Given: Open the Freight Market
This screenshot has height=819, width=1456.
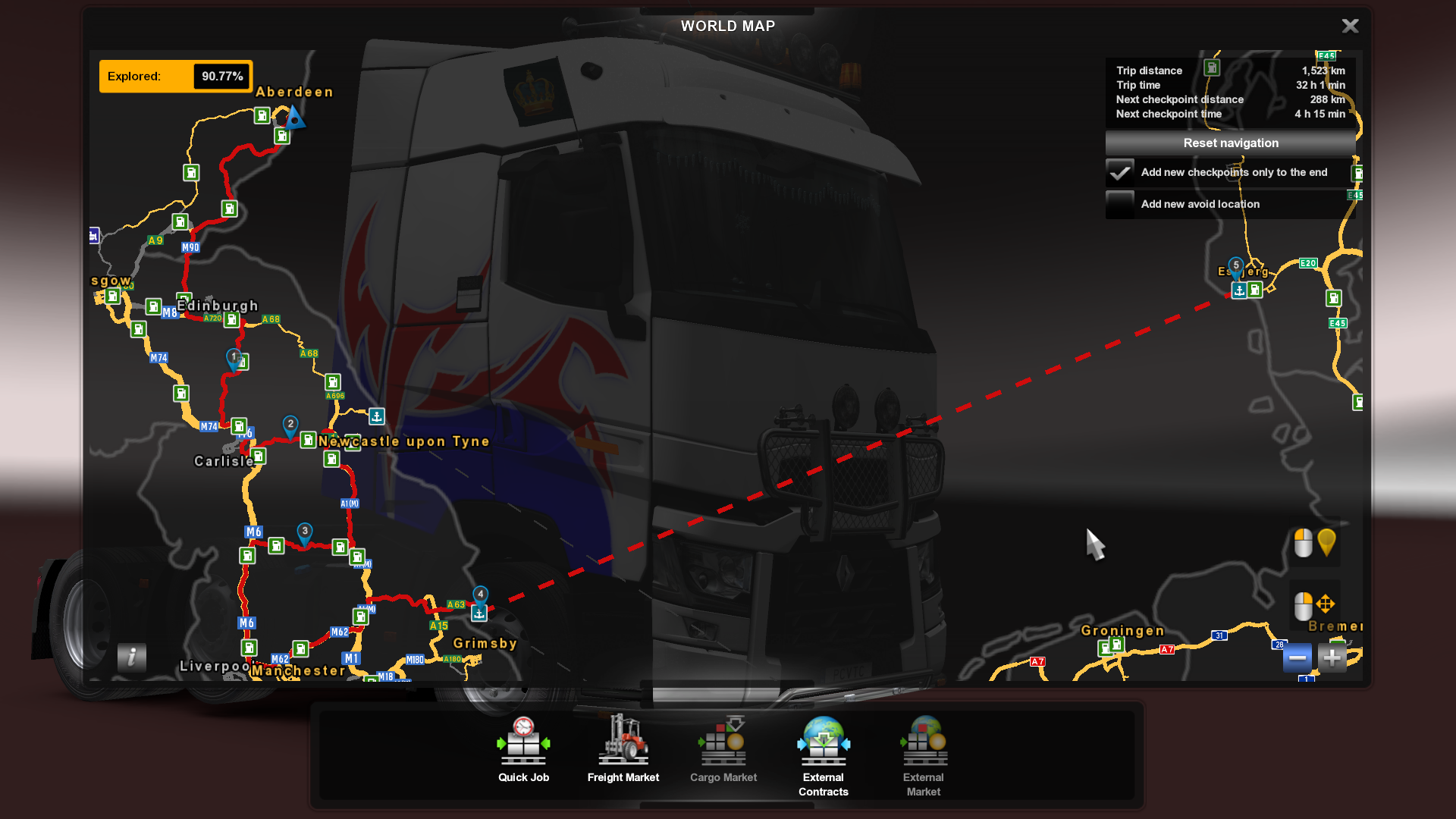Looking at the screenshot, I should [623, 749].
